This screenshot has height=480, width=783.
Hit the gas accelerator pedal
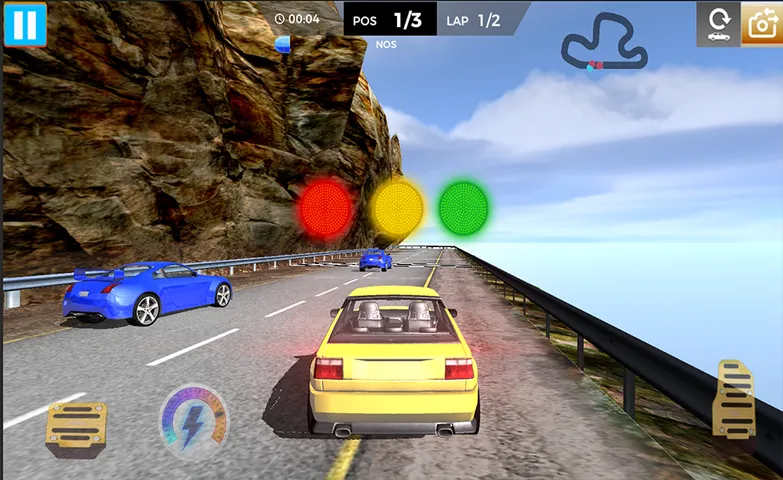coord(733,401)
